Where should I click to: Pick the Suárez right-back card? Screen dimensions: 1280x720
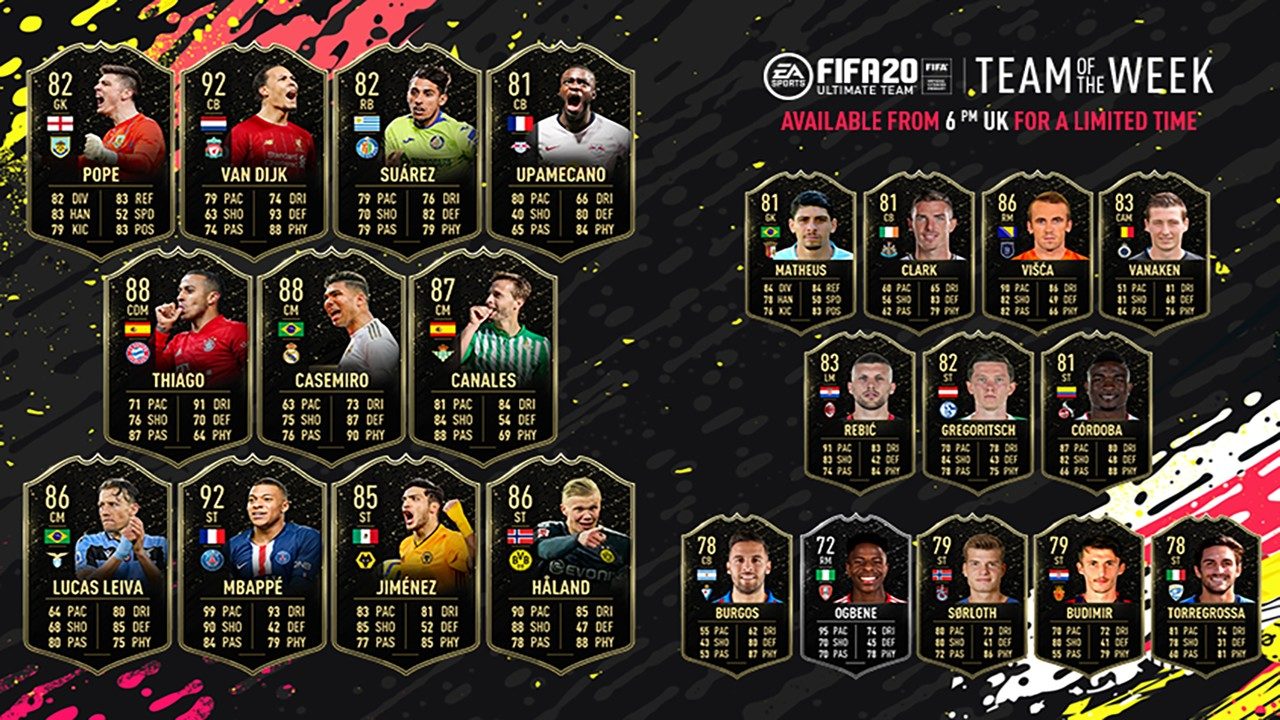click(407, 150)
